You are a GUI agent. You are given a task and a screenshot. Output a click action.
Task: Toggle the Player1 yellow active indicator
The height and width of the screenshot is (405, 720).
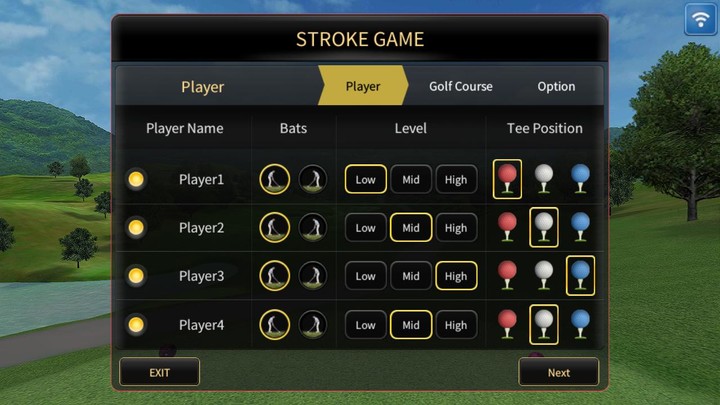click(x=137, y=180)
